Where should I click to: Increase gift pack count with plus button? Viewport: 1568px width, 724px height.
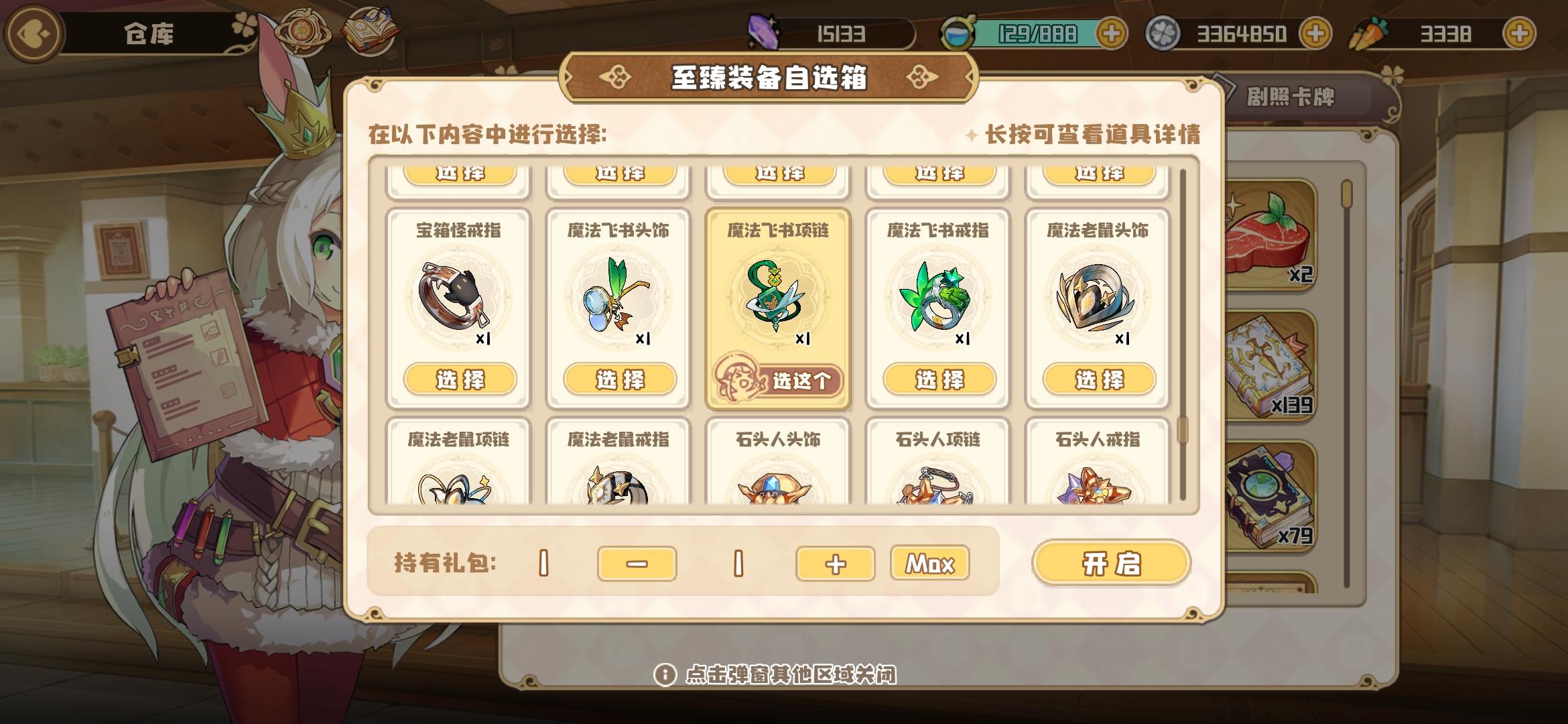[834, 564]
